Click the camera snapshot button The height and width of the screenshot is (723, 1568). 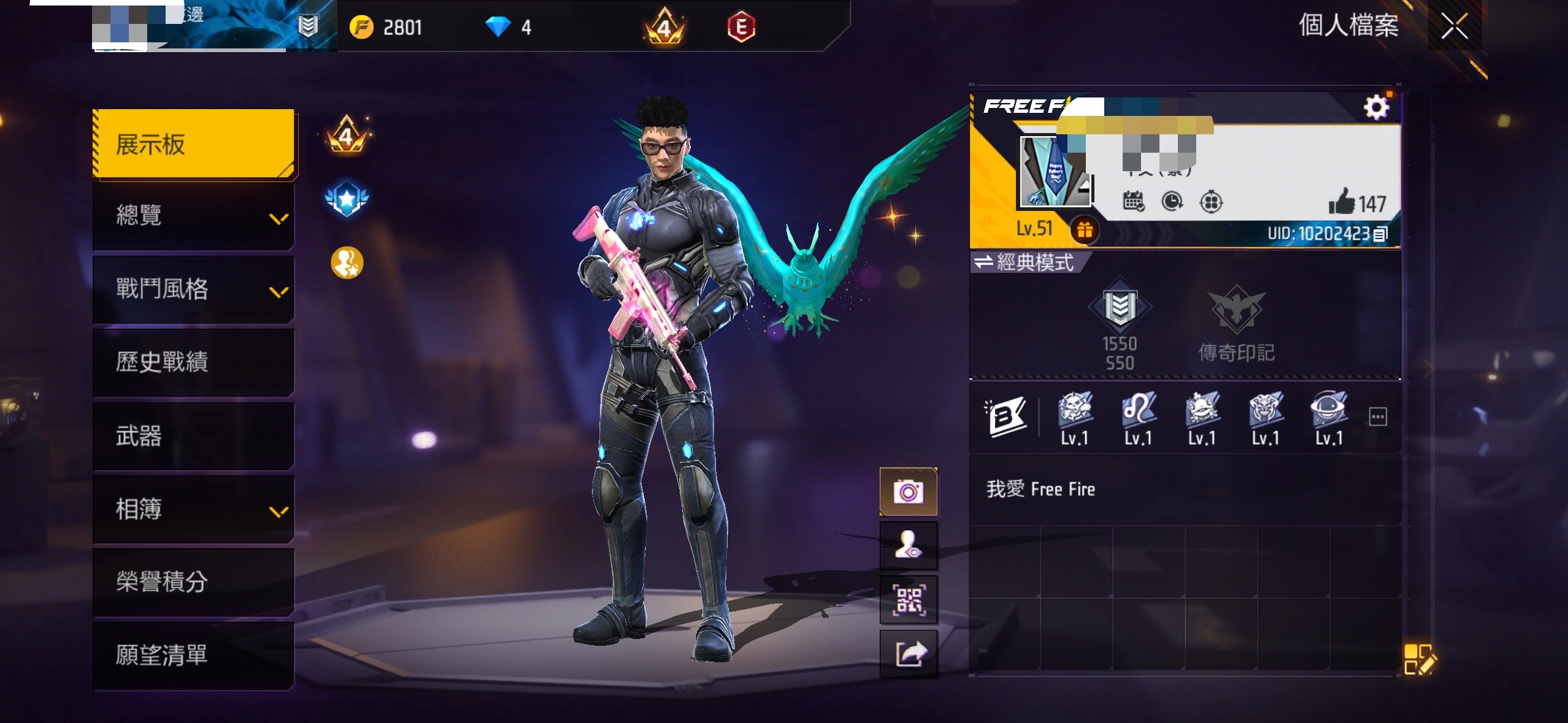(x=909, y=492)
